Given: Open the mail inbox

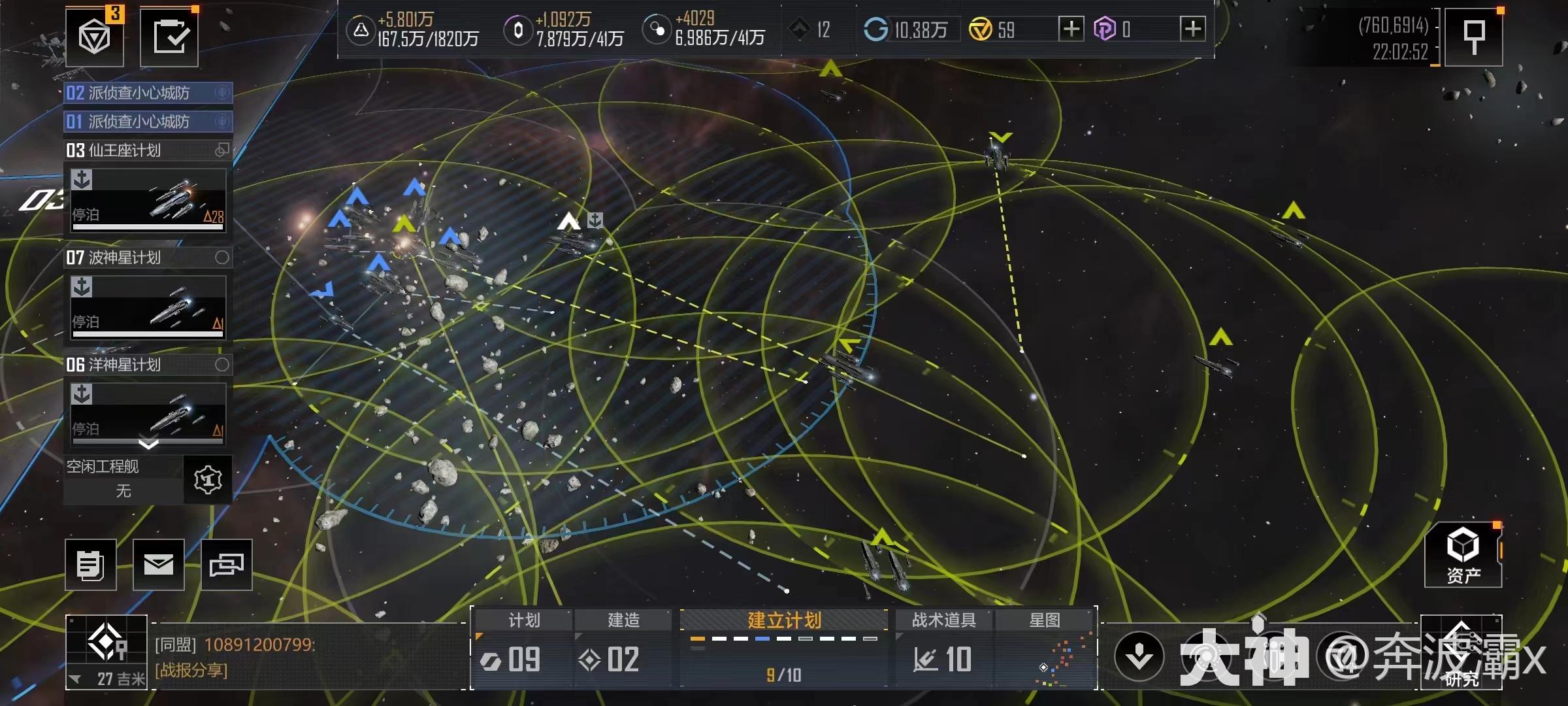Looking at the screenshot, I should (x=159, y=565).
